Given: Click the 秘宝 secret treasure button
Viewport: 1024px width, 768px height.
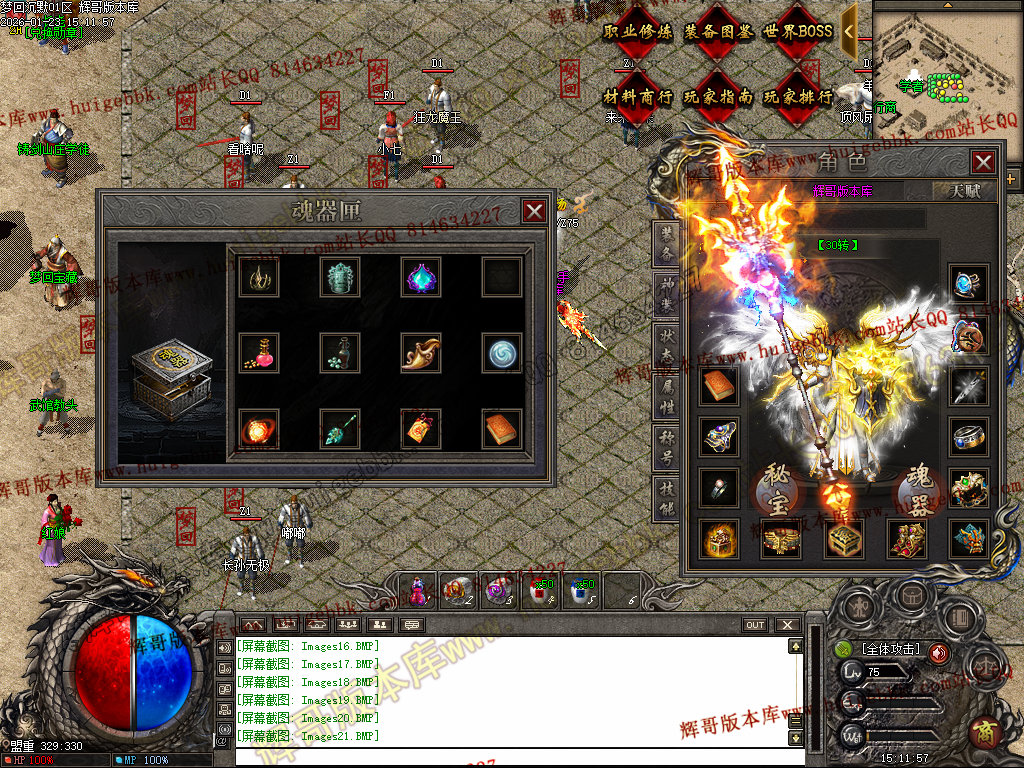Looking at the screenshot, I should (777, 489).
